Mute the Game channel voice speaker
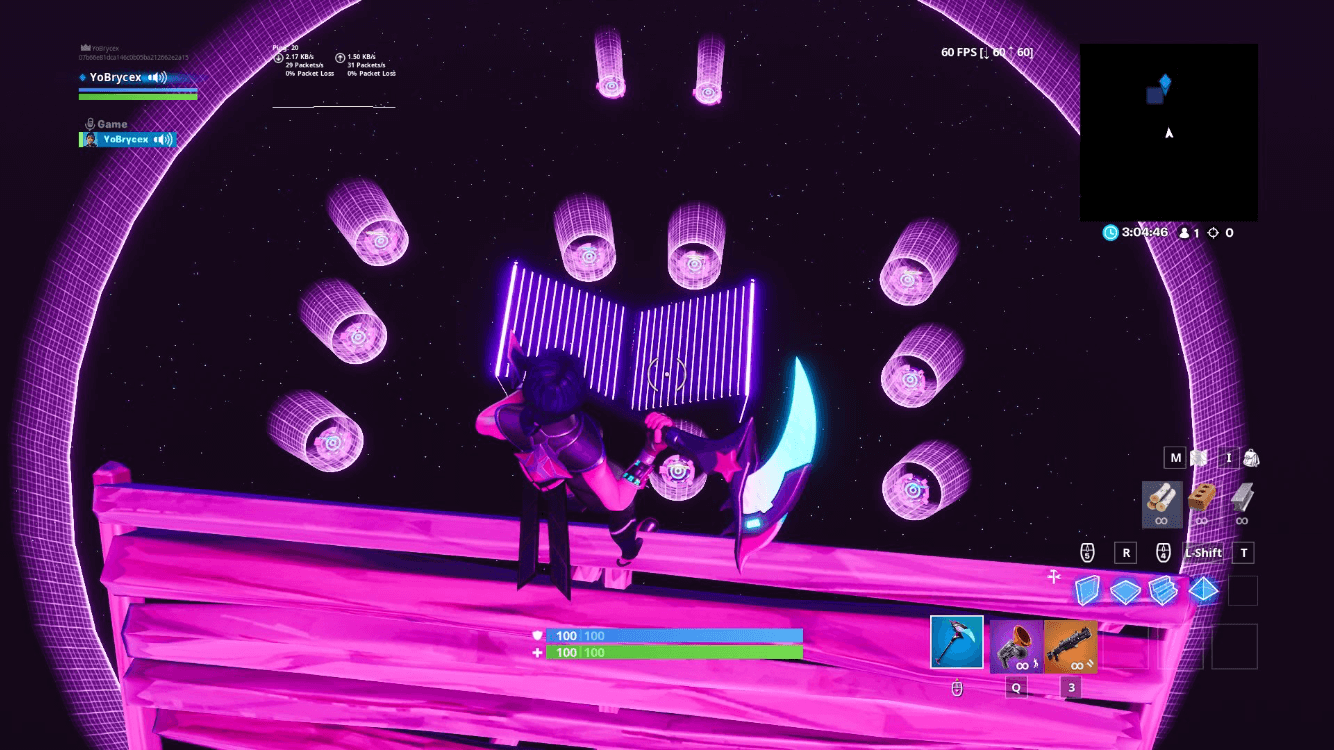Viewport: 1334px width, 750px height. pos(163,139)
